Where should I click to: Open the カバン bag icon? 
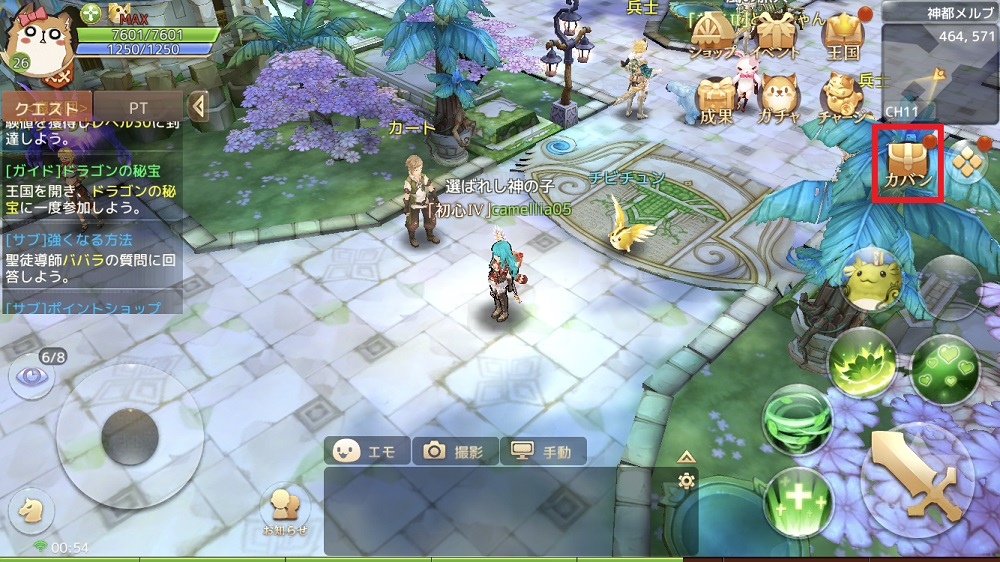[x=908, y=162]
